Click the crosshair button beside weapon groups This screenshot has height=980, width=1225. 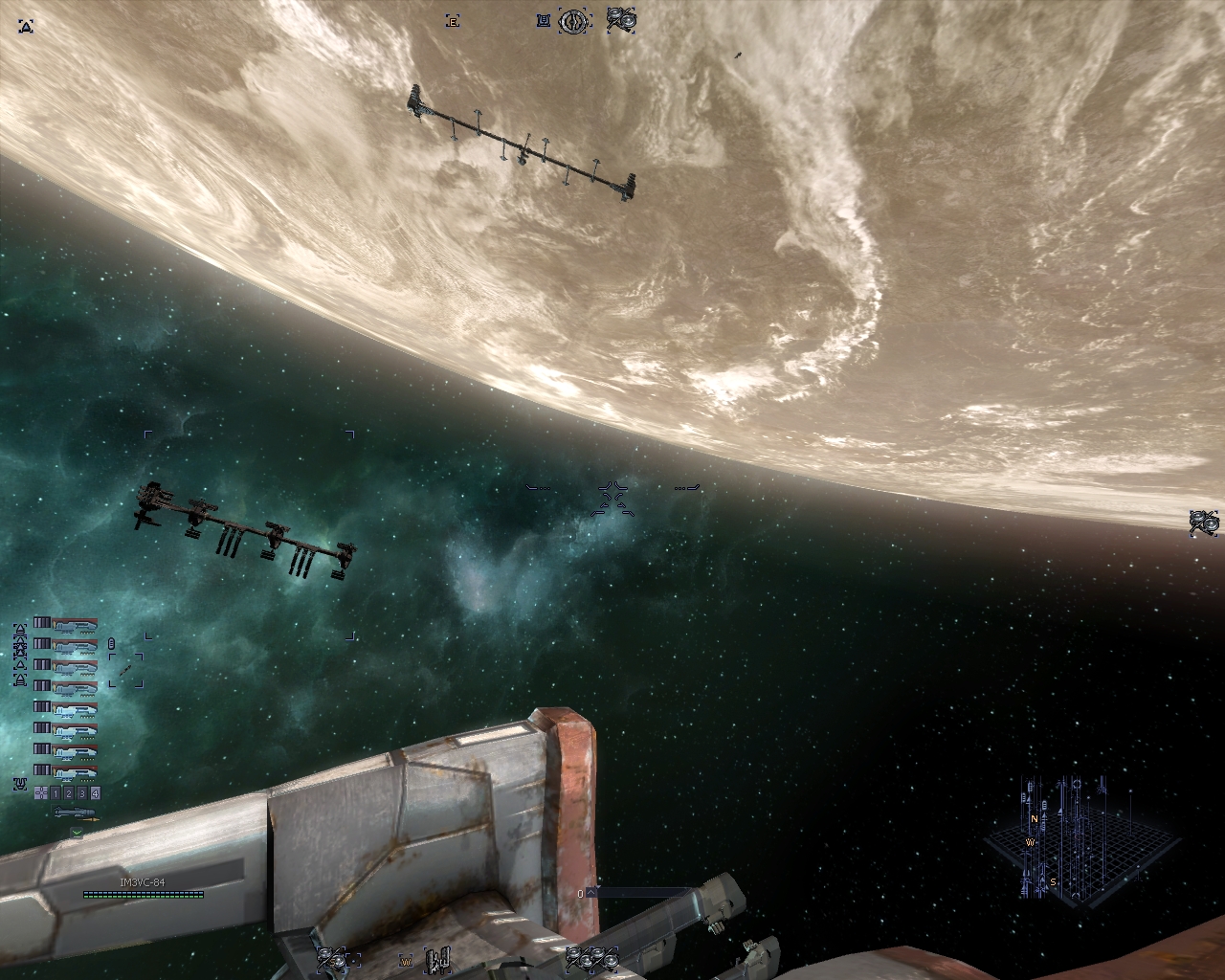click(40, 792)
